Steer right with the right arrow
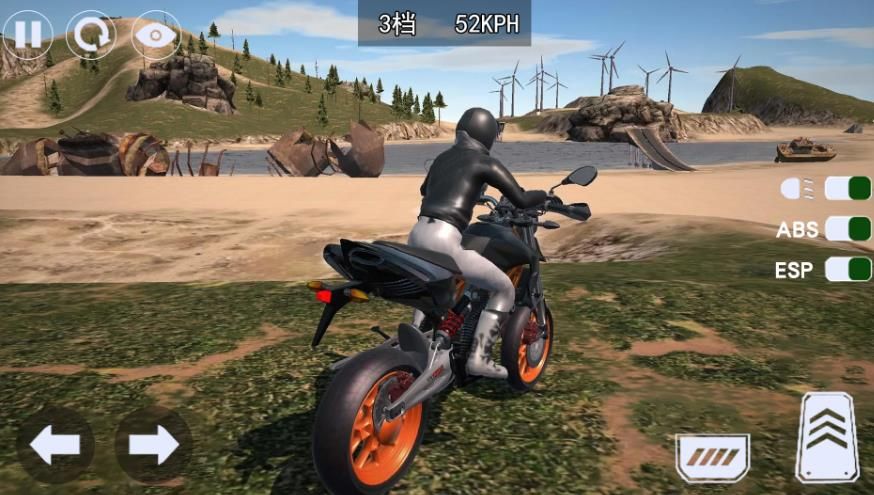Viewport: 874px width, 495px height. pos(153,445)
